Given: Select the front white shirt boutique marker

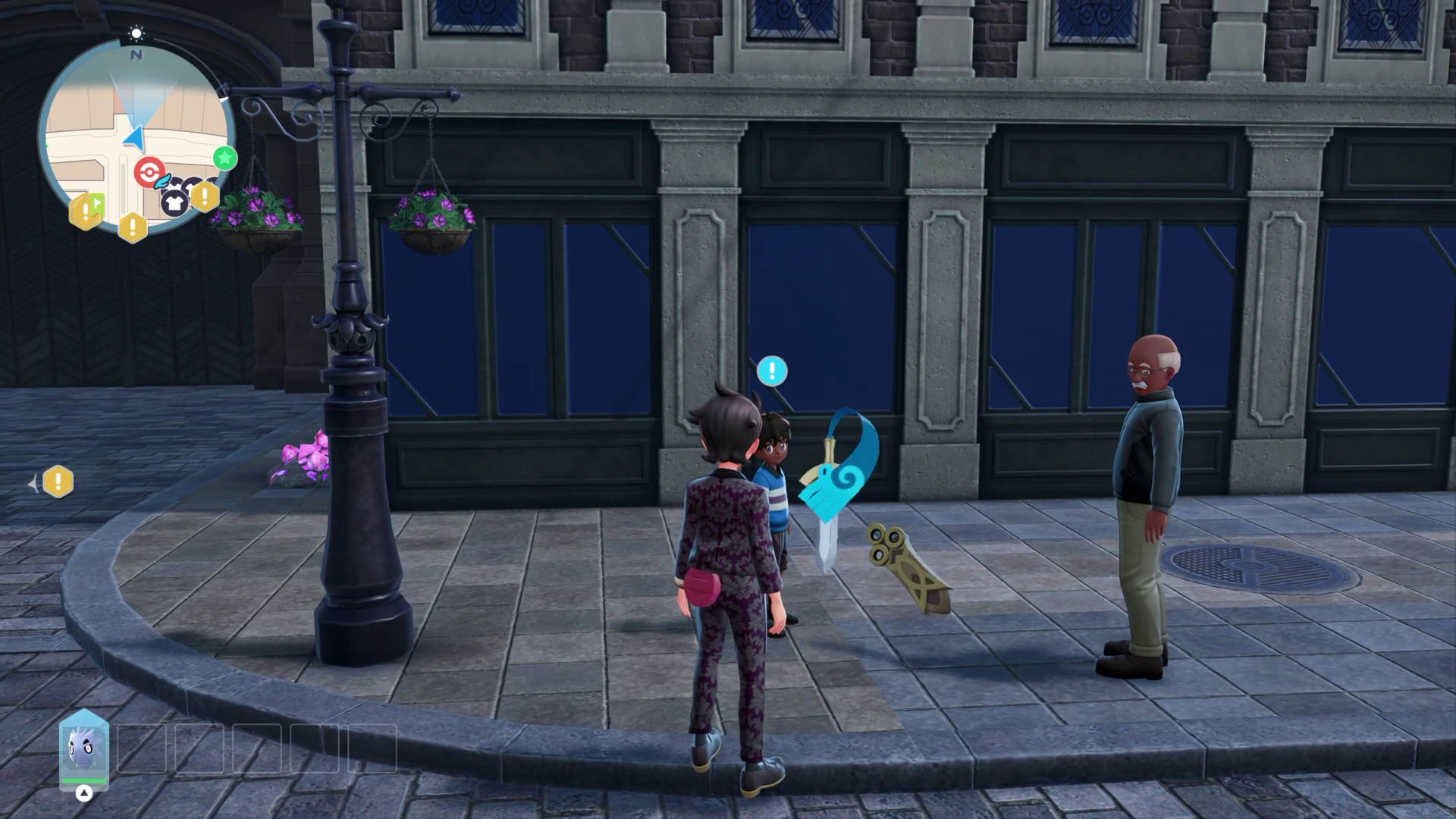Looking at the screenshot, I should (174, 202).
